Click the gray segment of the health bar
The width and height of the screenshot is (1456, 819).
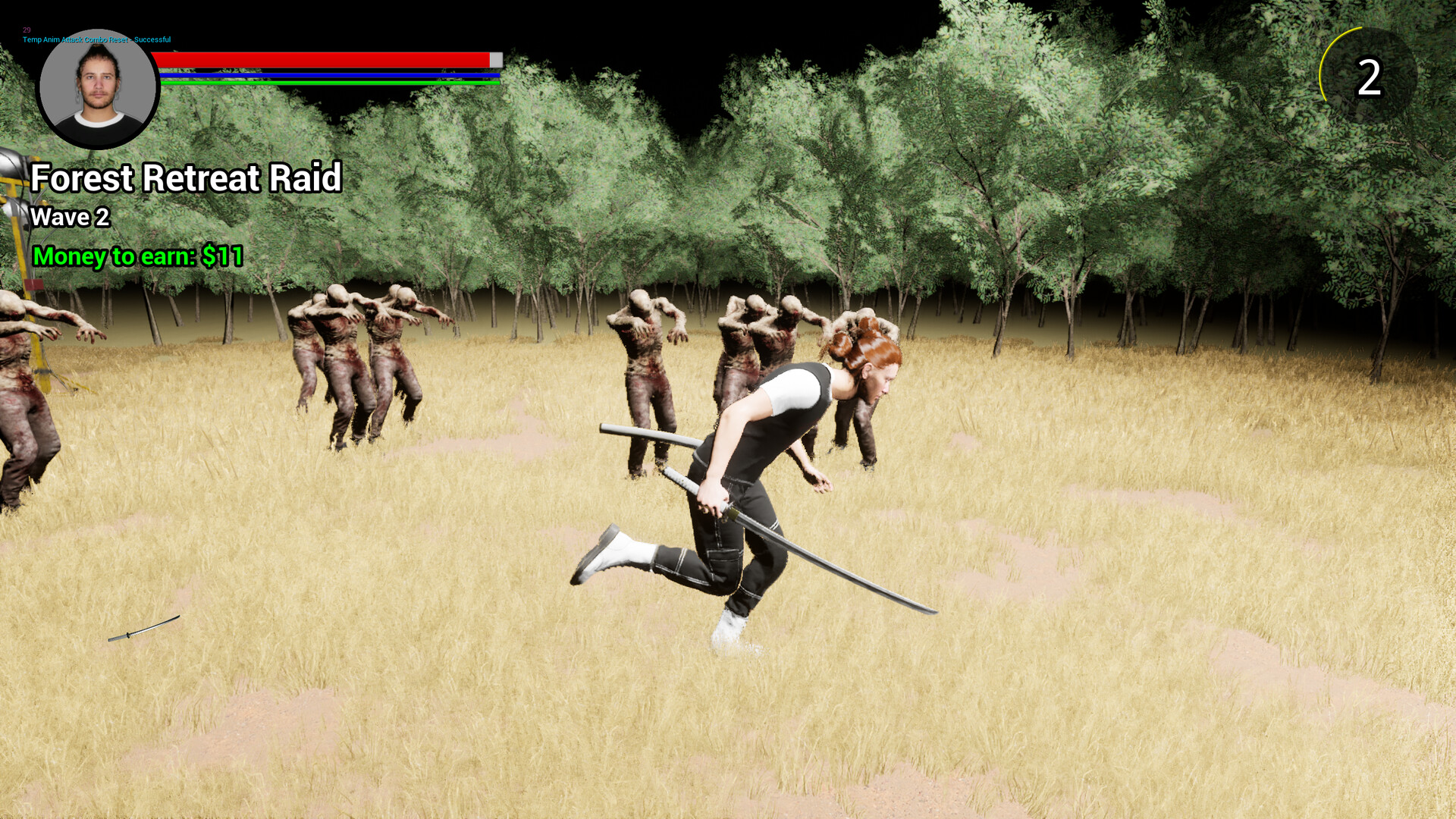495,59
